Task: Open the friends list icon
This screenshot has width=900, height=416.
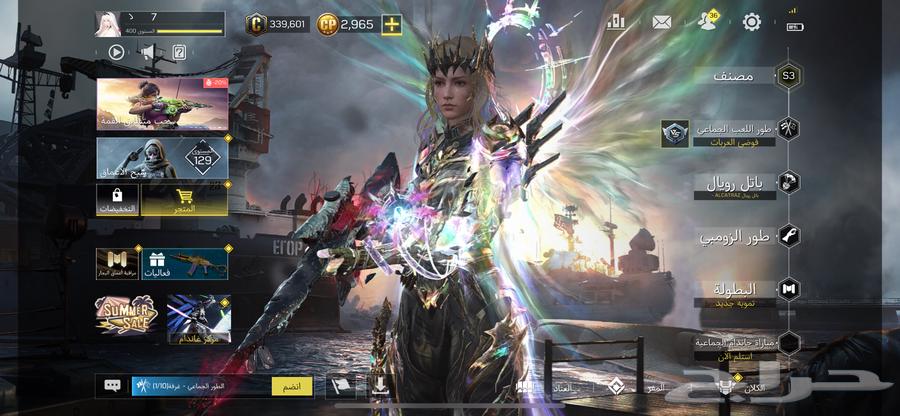Action: coord(707,23)
